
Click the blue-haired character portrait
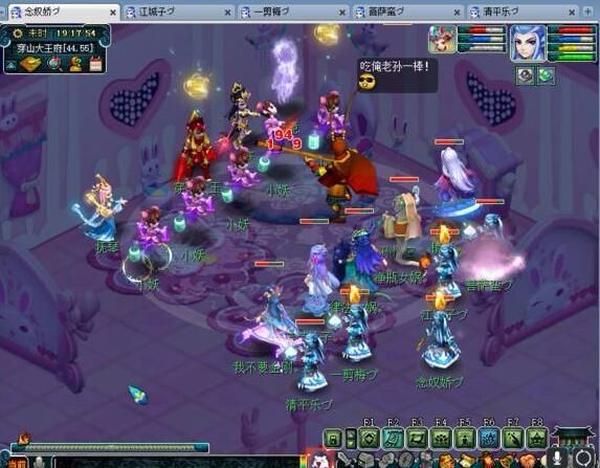tap(527, 44)
